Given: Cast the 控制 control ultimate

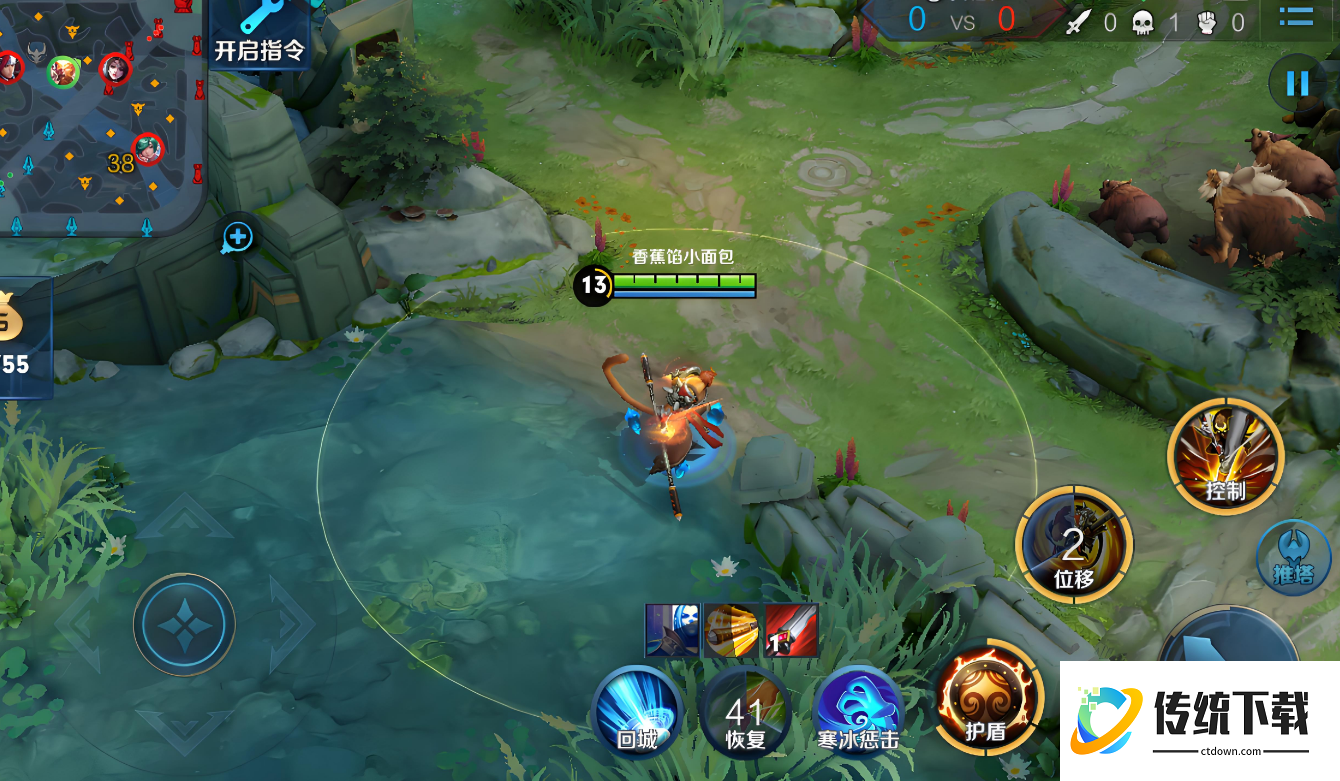Looking at the screenshot, I should (x=1225, y=455).
